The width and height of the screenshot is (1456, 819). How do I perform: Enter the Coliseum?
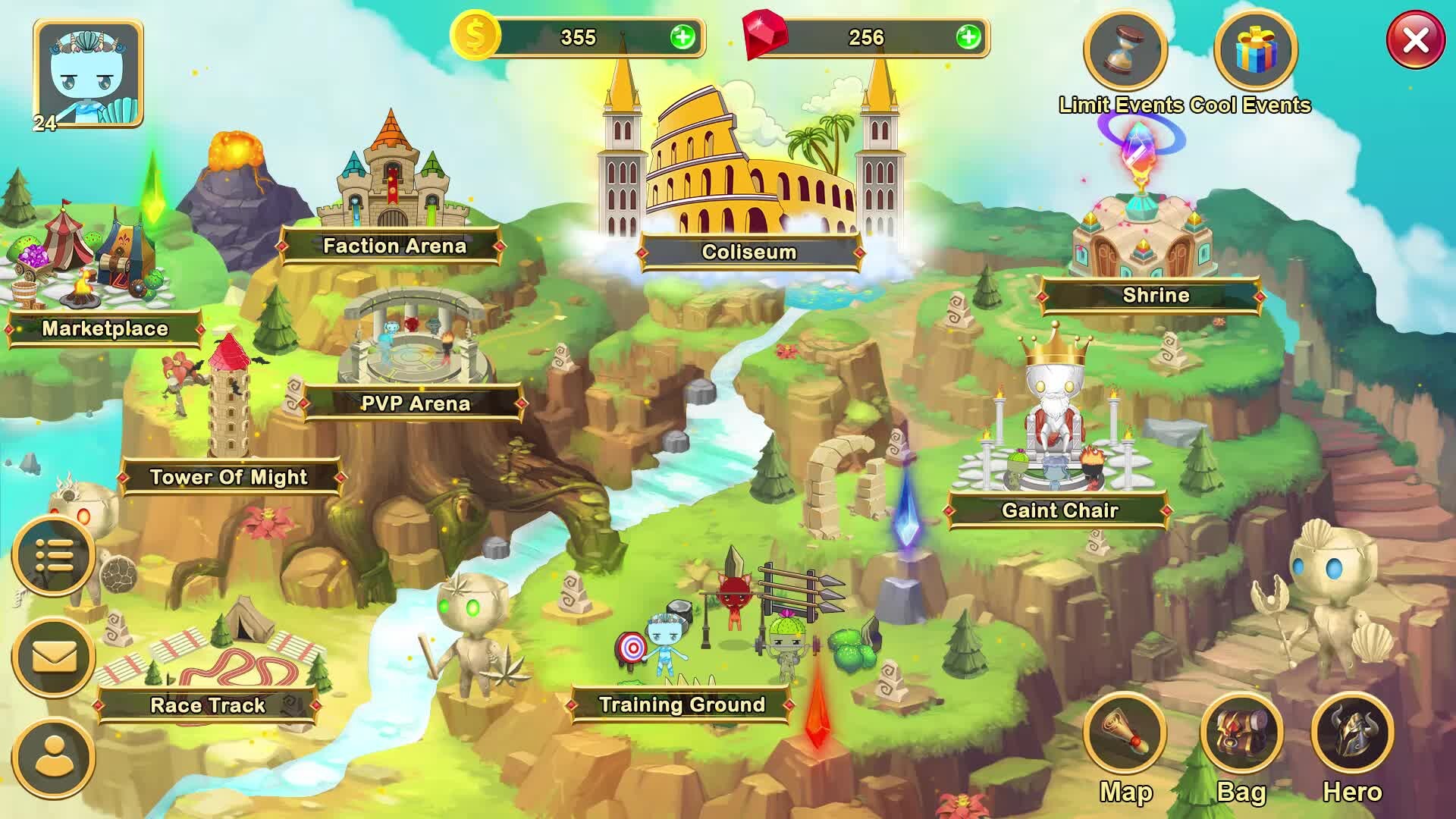[749, 252]
